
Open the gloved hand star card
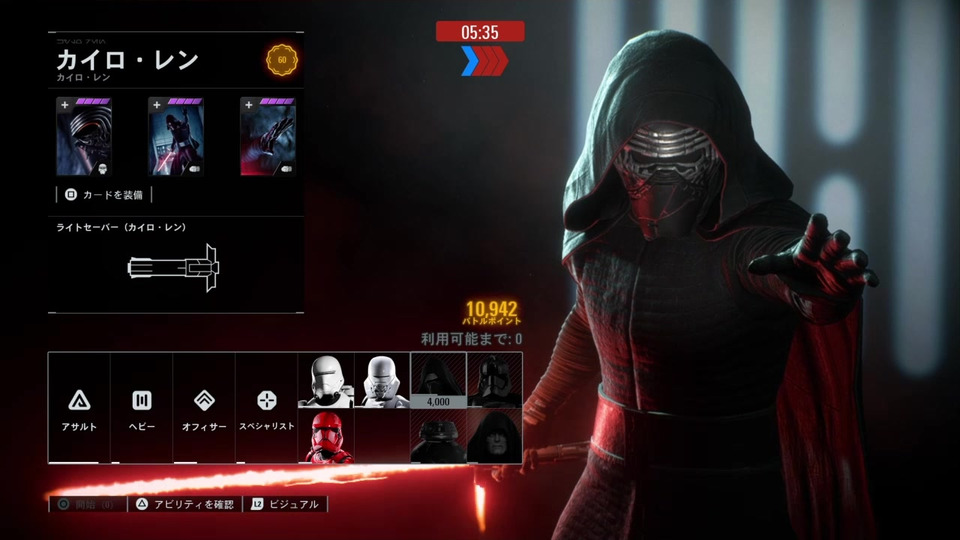click(x=268, y=137)
